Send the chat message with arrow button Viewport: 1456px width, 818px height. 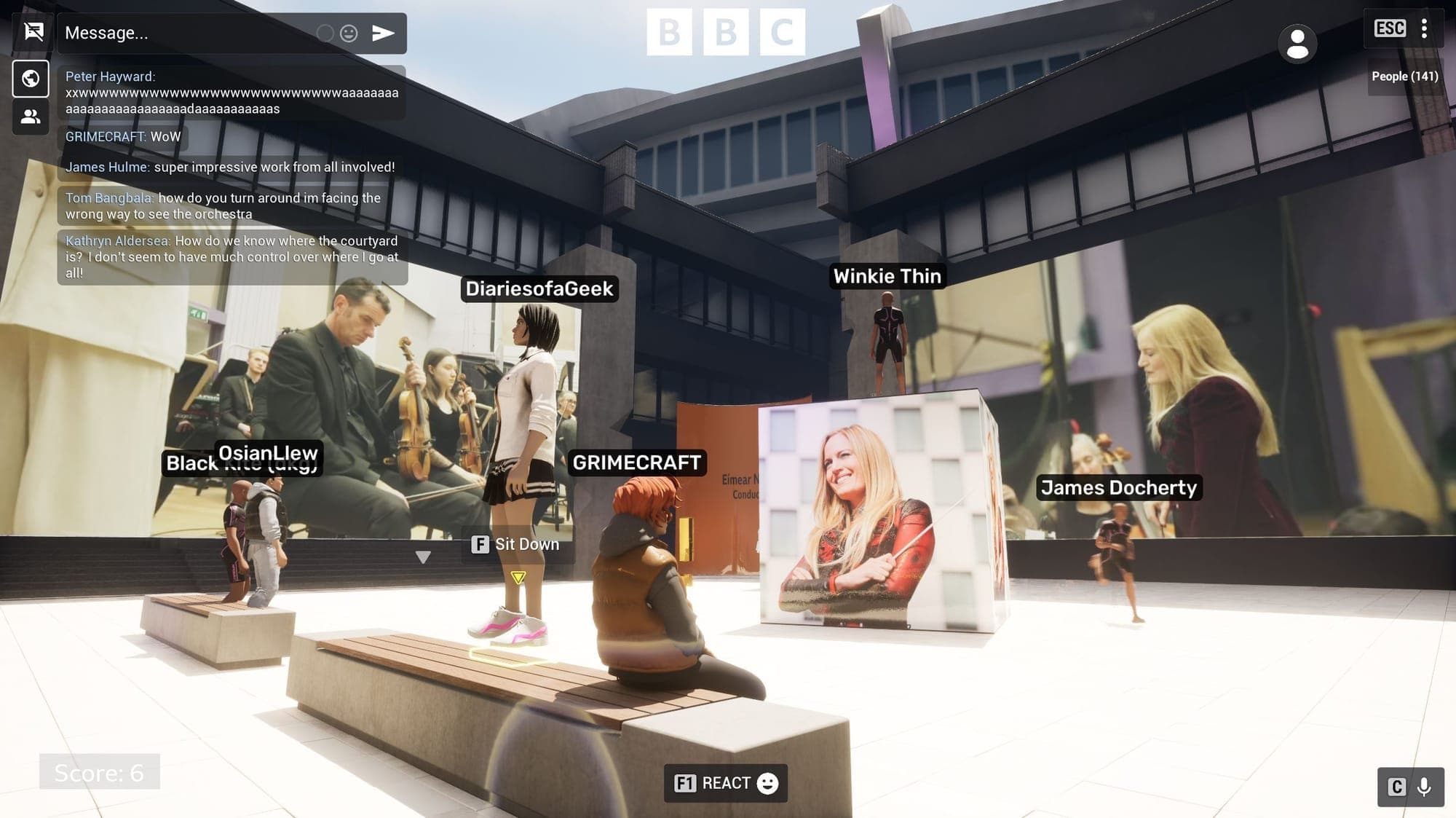tap(383, 34)
